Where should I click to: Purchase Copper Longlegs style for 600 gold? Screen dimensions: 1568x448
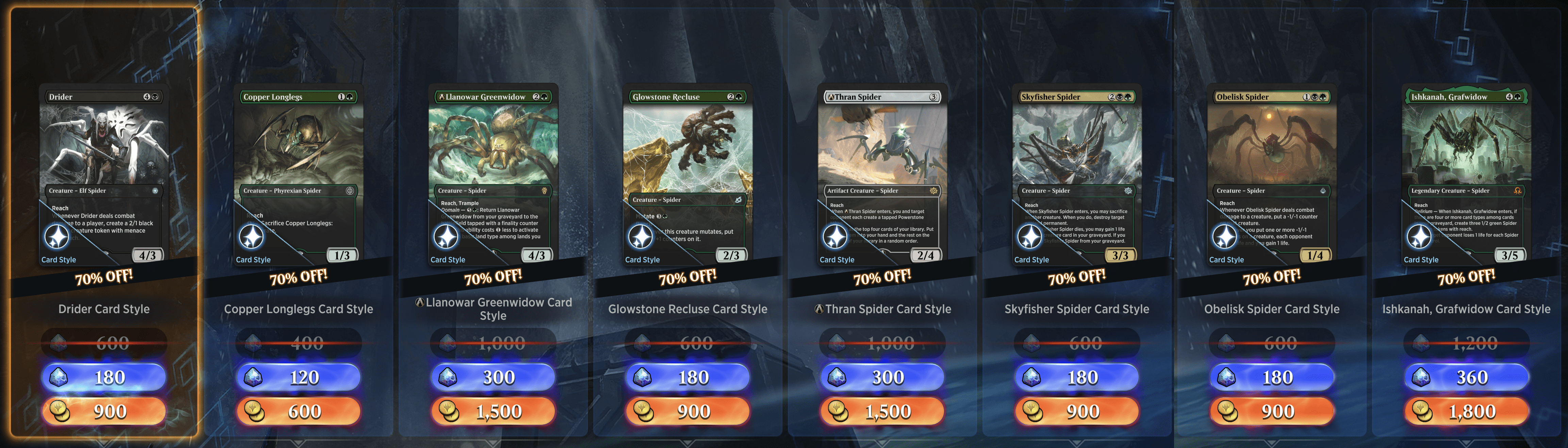pos(298,412)
